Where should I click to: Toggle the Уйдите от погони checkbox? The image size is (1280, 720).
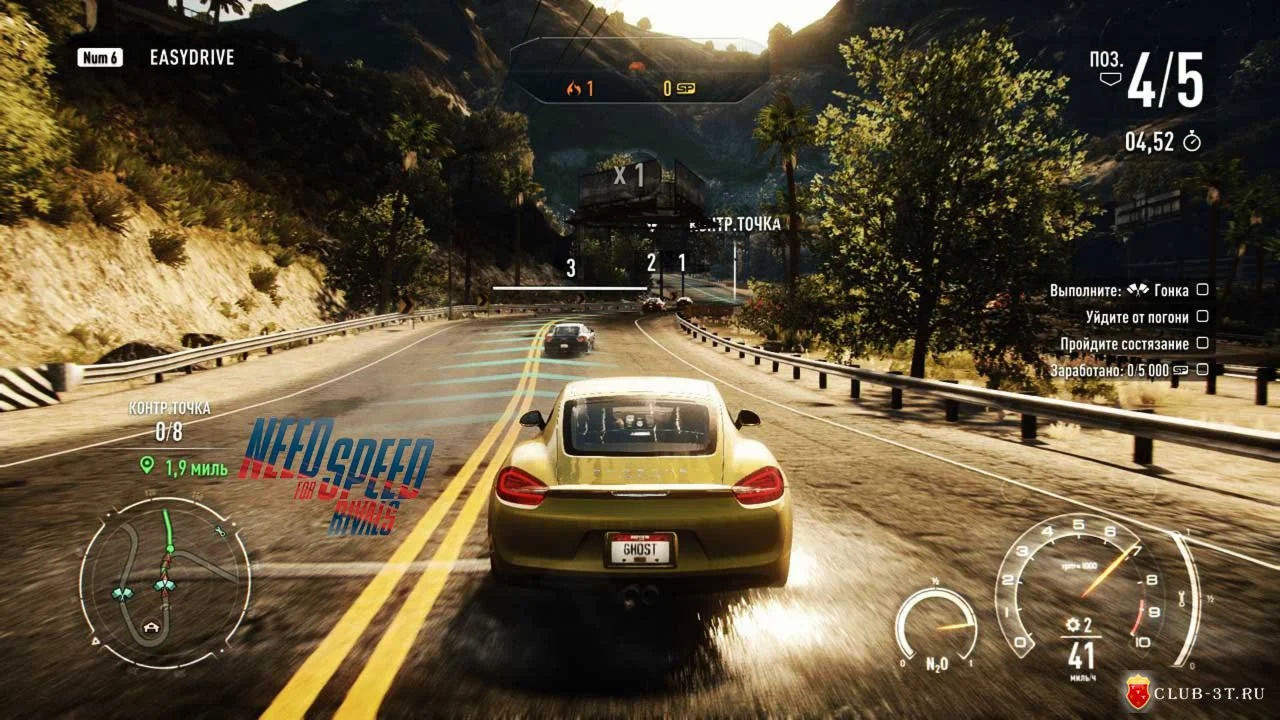click(x=1202, y=317)
